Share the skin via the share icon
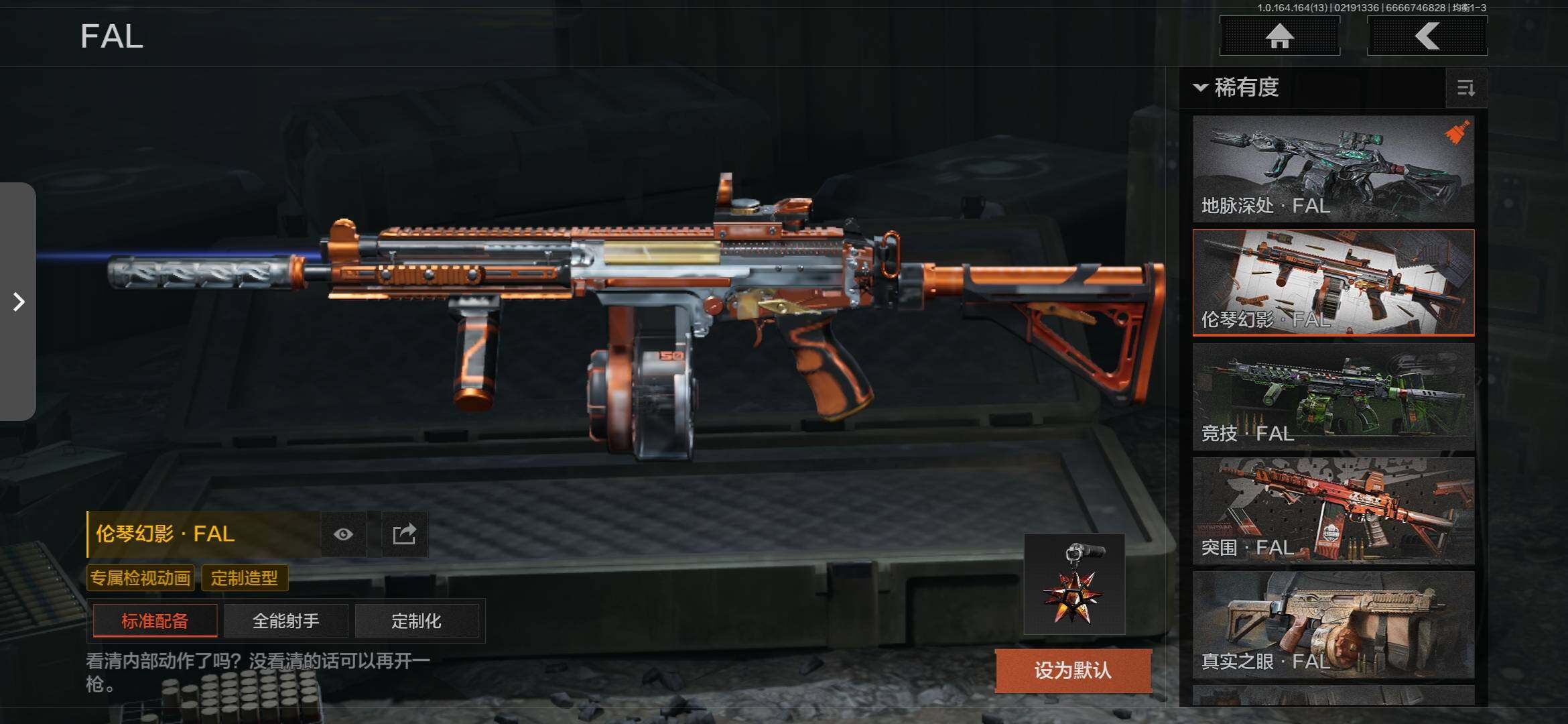The width and height of the screenshot is (1568, 724). click(404, 534)
